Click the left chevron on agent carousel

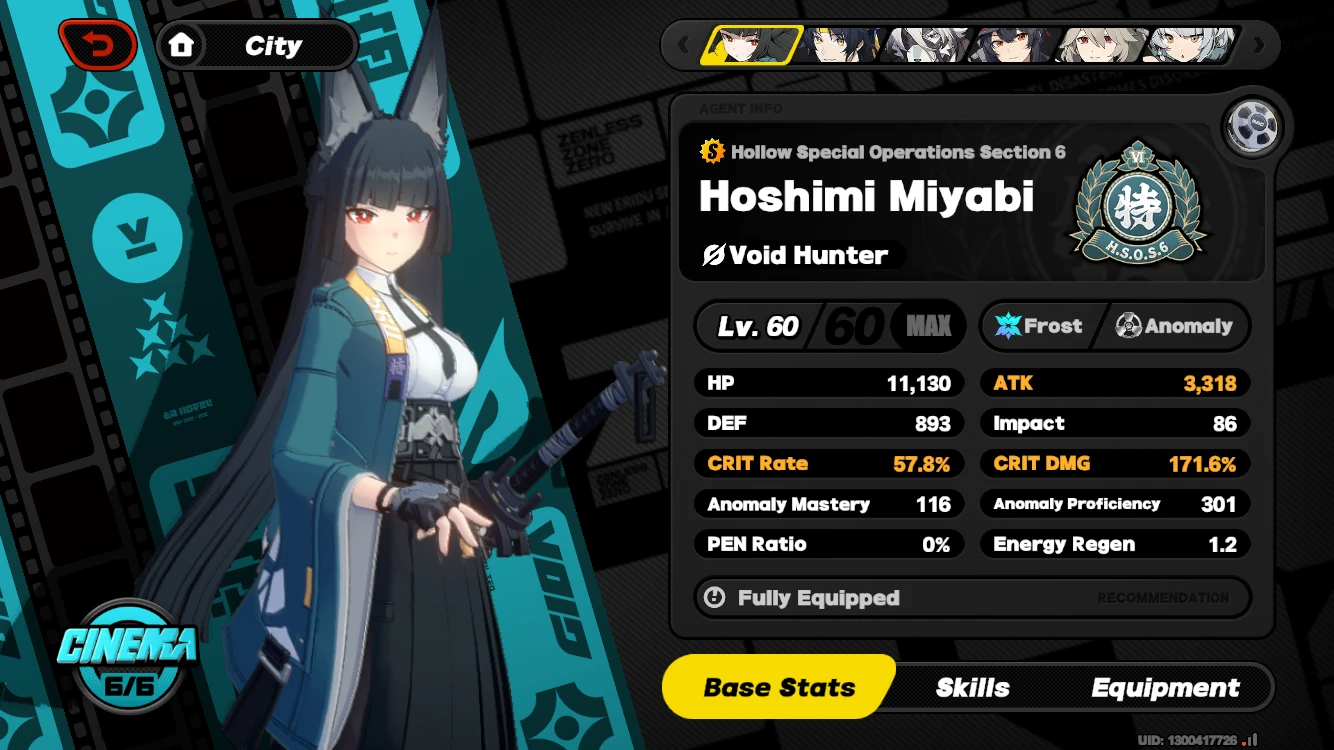point(683,44)
